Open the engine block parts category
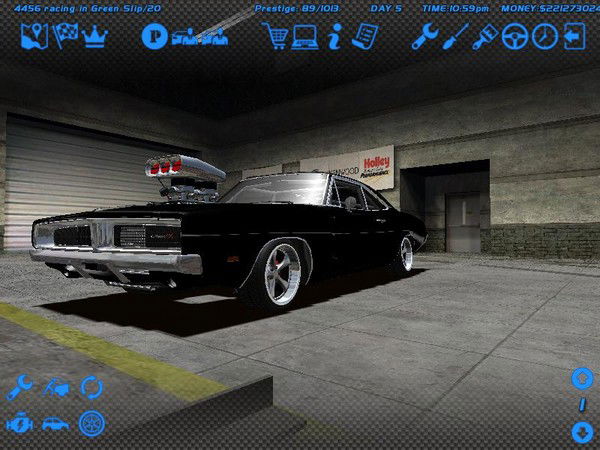Screen dimensions: 600x450 click(x=19, y=423)
